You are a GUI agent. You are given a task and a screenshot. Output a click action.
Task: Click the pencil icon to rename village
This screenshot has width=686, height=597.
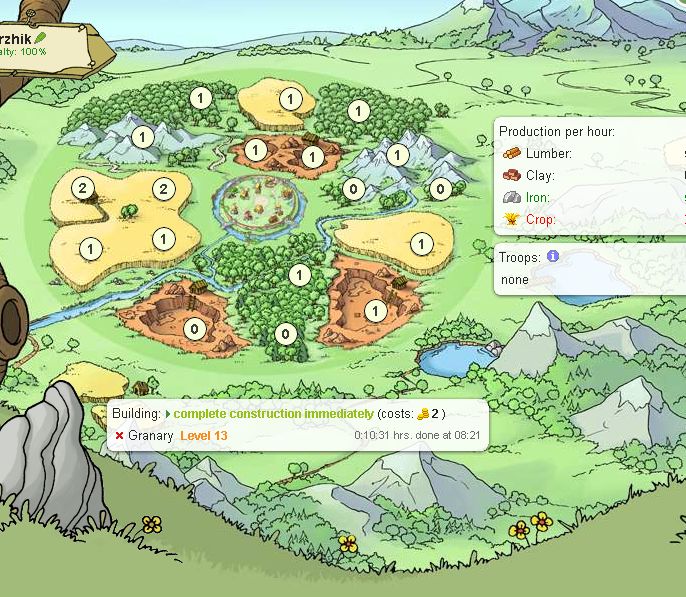(x=40, y=38)
